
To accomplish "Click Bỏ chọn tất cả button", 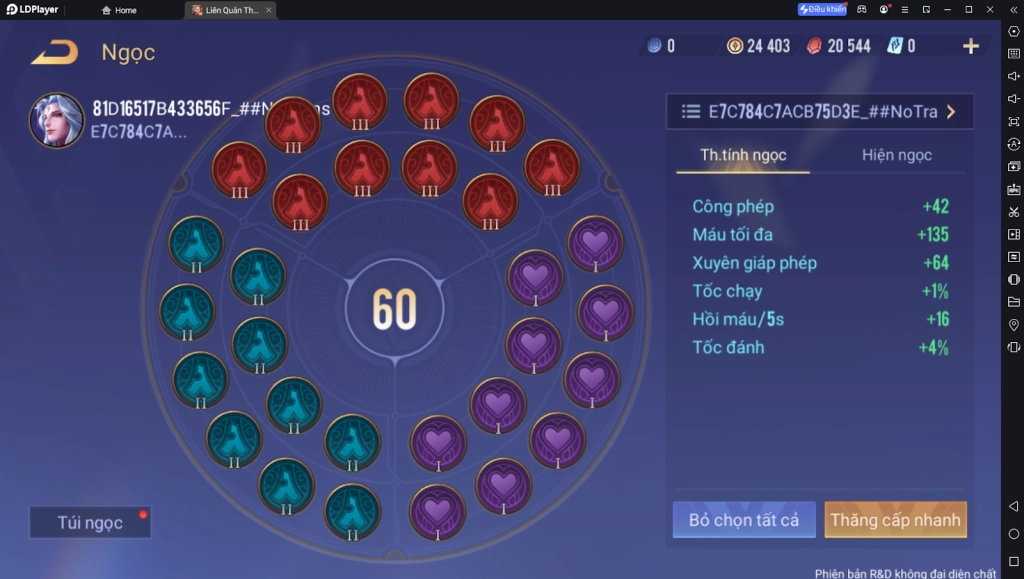I will pos(744,520).
